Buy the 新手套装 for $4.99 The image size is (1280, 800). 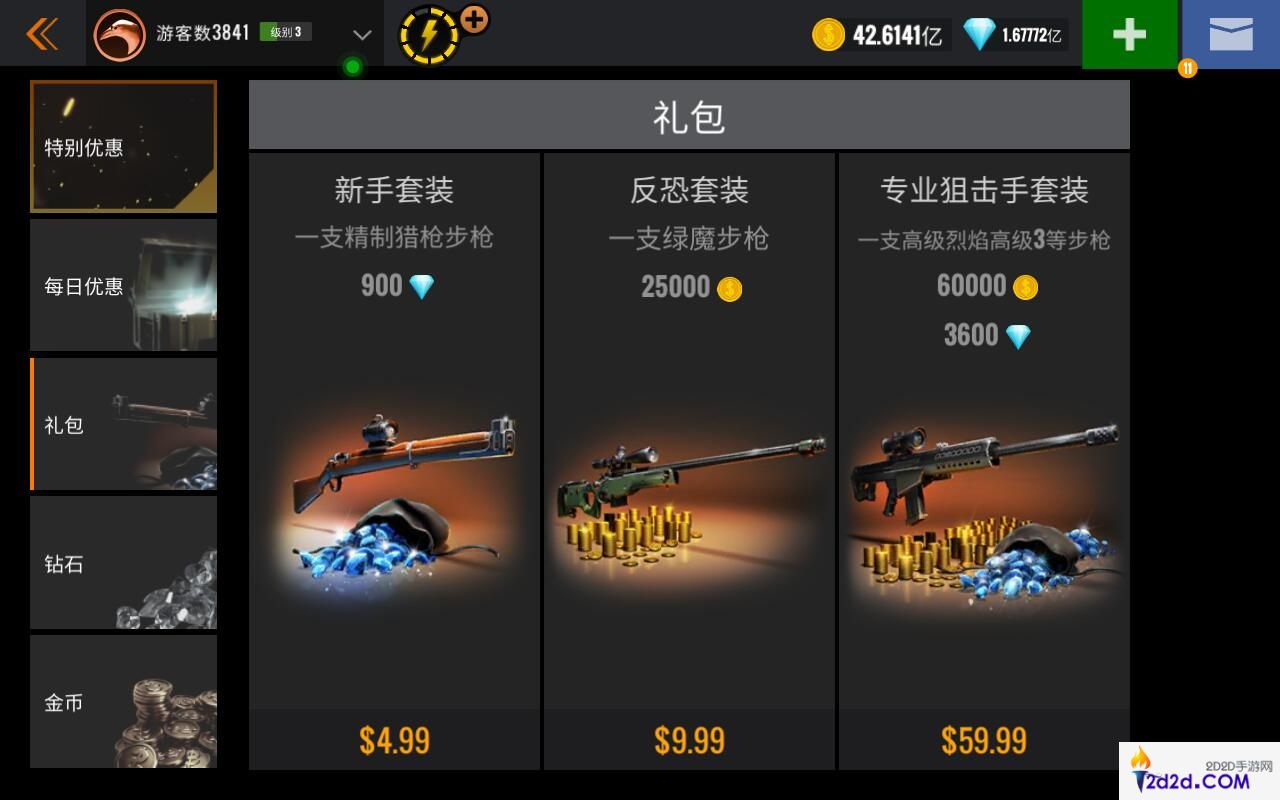[x=394, y=741]
